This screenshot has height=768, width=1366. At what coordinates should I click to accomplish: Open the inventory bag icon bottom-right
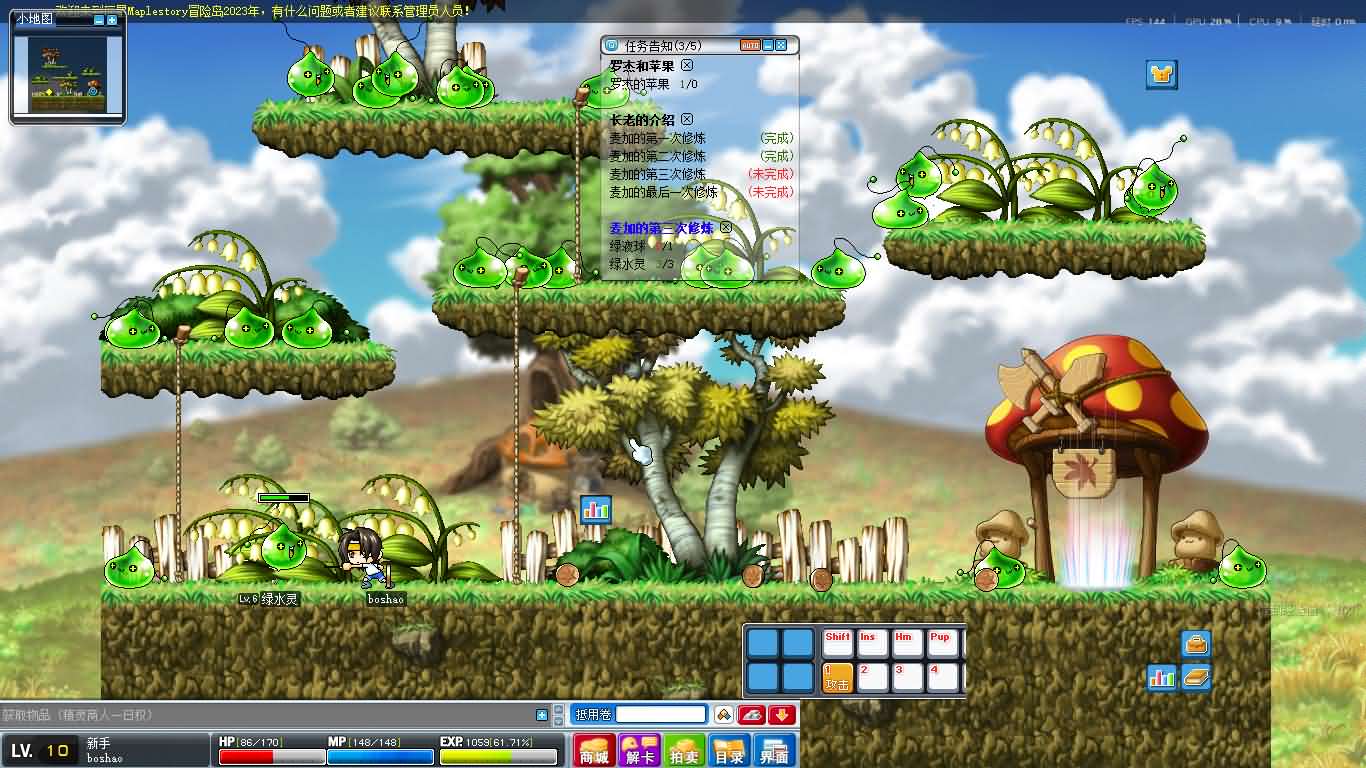pyautogui.click(x=1196, y=644)
